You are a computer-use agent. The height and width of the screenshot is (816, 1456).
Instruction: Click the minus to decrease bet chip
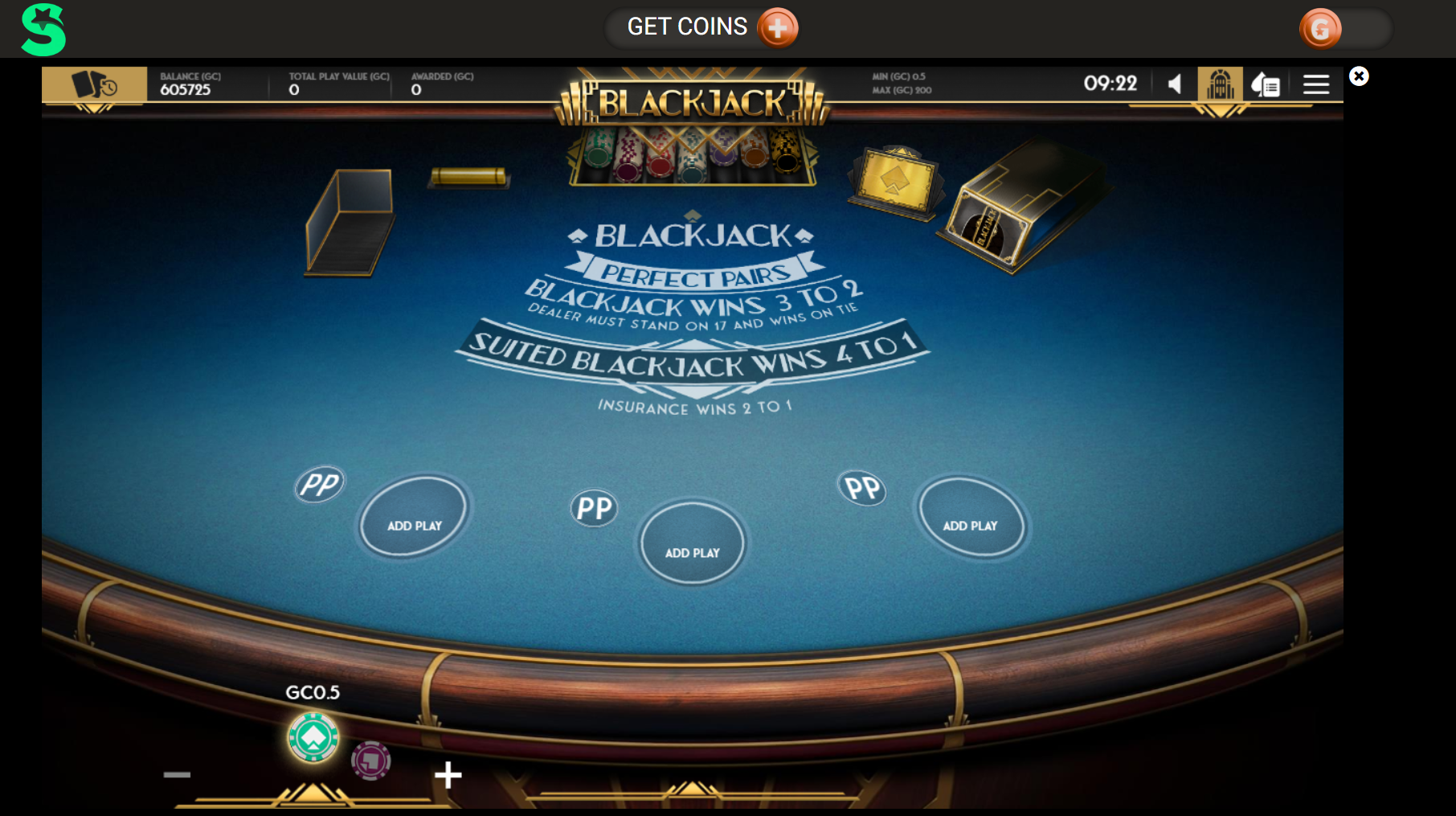point(176,774)
